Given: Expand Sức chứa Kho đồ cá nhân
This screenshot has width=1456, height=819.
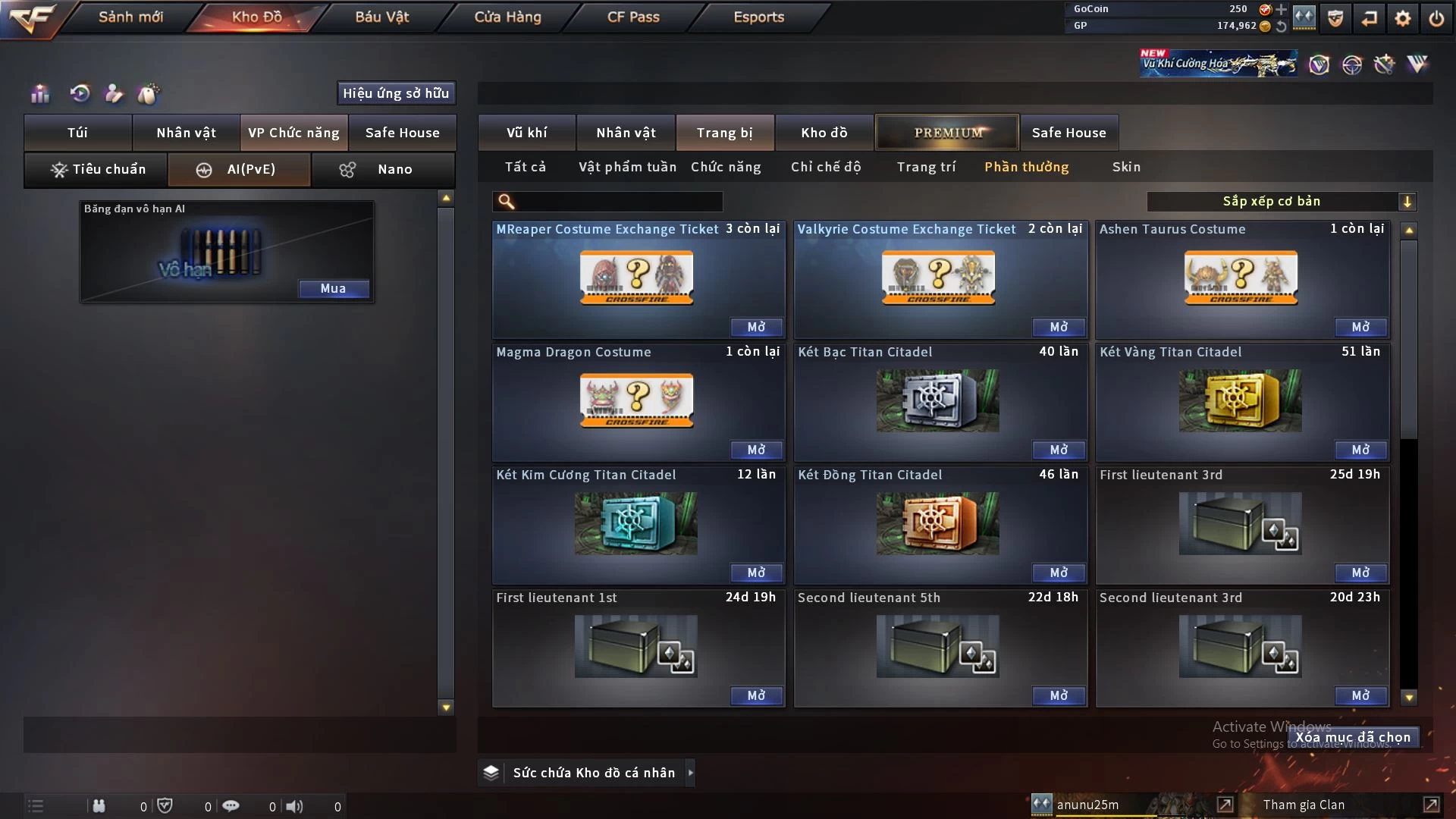Looking at the screenshot, I should 690,773.
